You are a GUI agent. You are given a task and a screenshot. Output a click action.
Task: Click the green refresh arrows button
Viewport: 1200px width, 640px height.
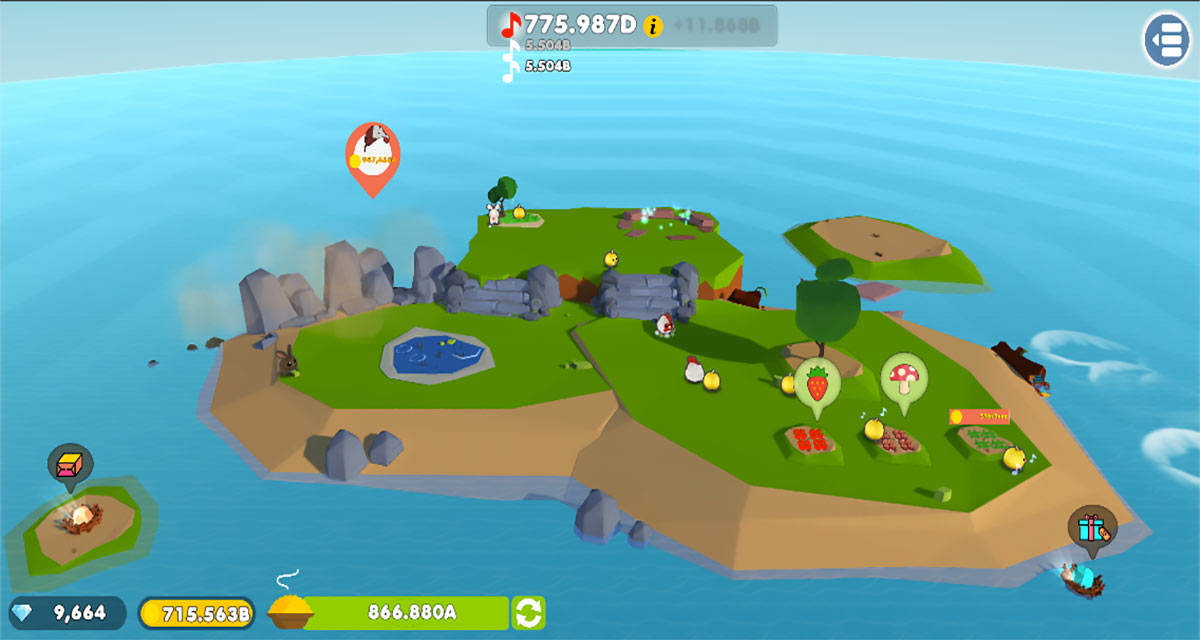pyautogui.click(x=529, y=612)
